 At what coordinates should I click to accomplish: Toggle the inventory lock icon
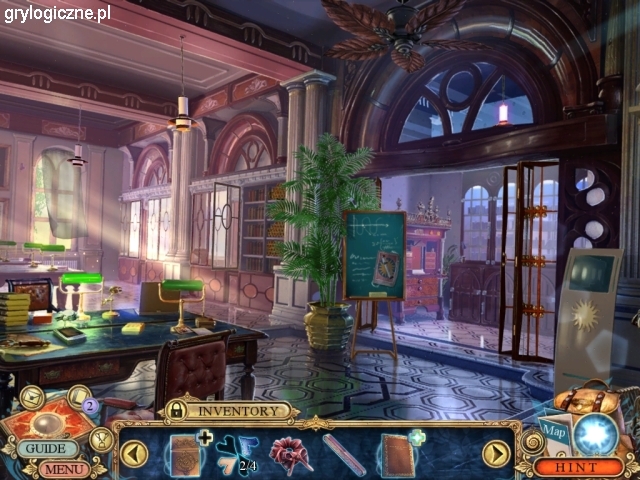(x=176, y=410)
